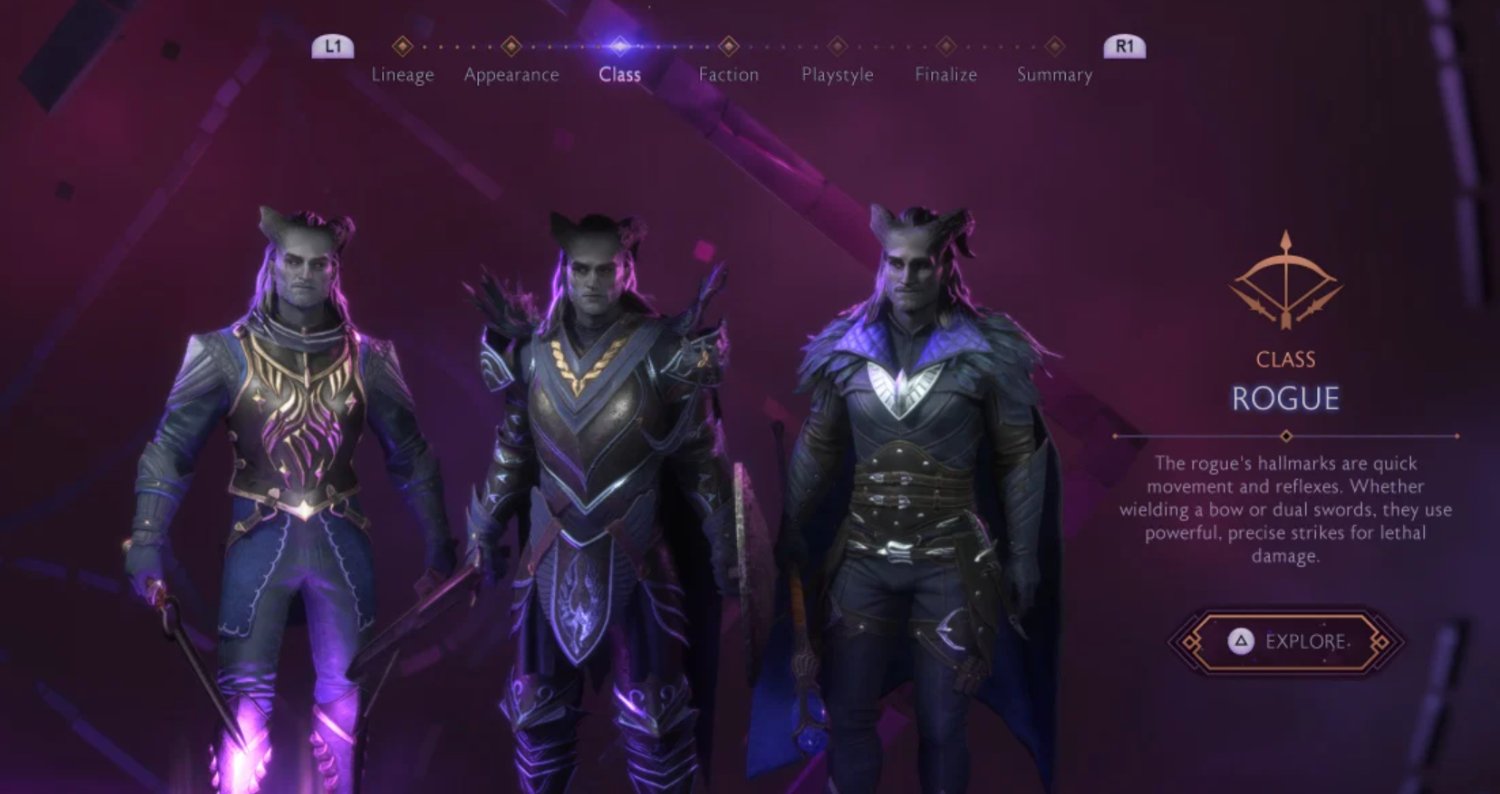Select the Class tab
The image size is (1500, 794).
coord(619,73)
